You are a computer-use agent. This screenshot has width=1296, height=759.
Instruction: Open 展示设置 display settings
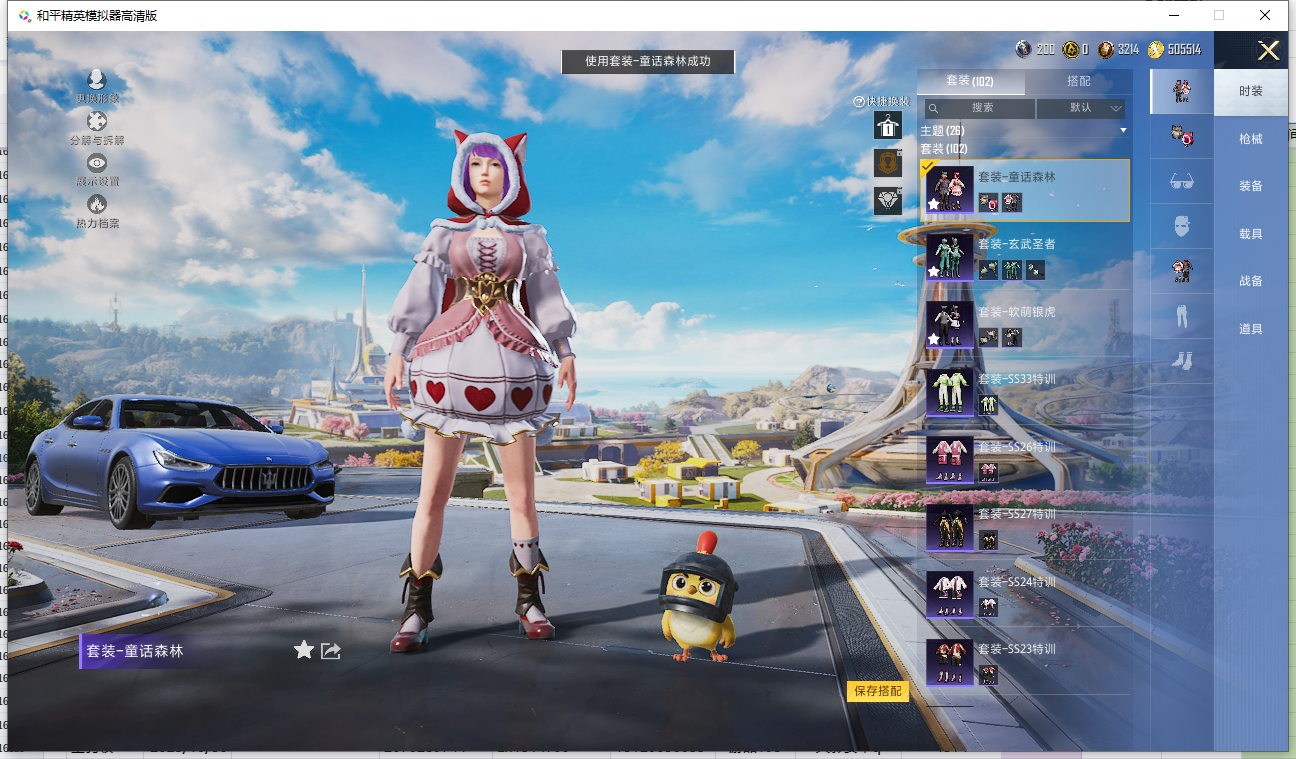pyautogui.click(x=97, y=169)
